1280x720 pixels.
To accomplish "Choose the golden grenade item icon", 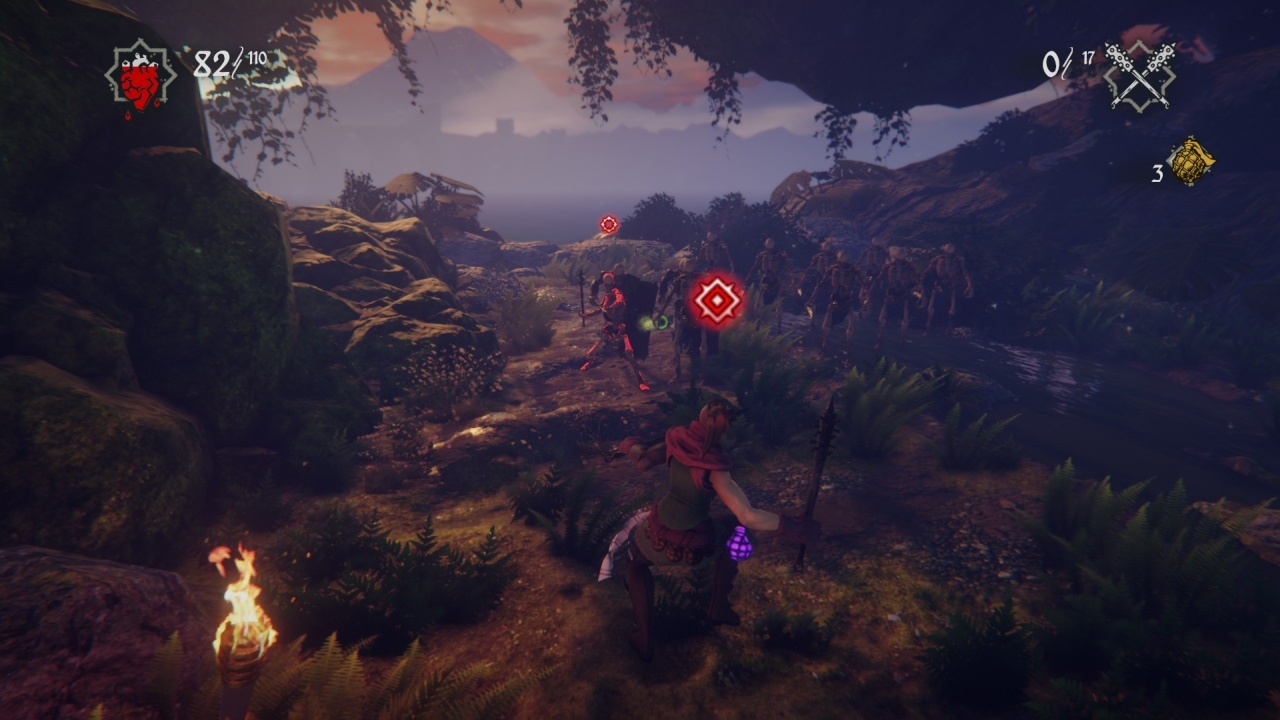I will [x=1190, y=162].
